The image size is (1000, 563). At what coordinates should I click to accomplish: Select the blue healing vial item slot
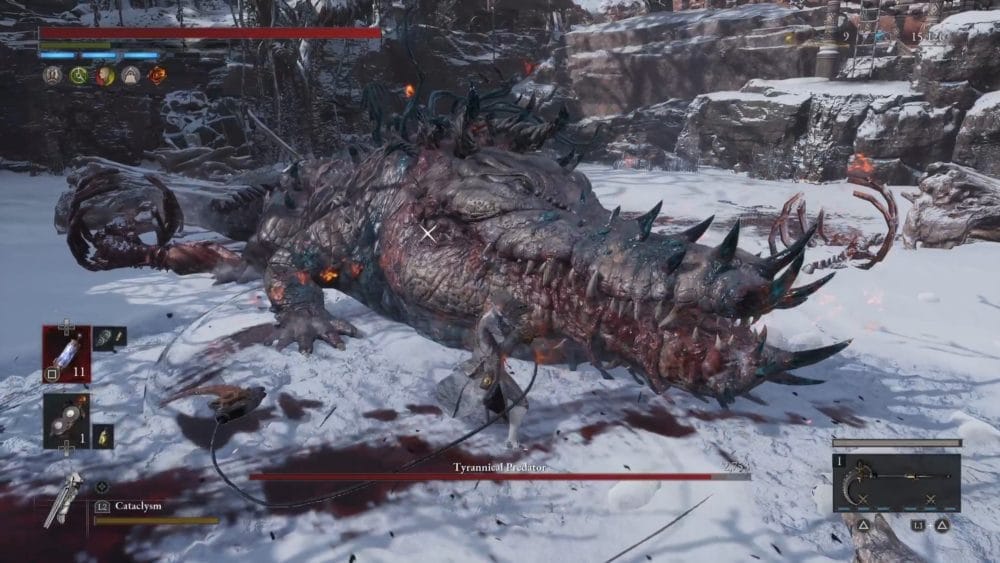66,353
